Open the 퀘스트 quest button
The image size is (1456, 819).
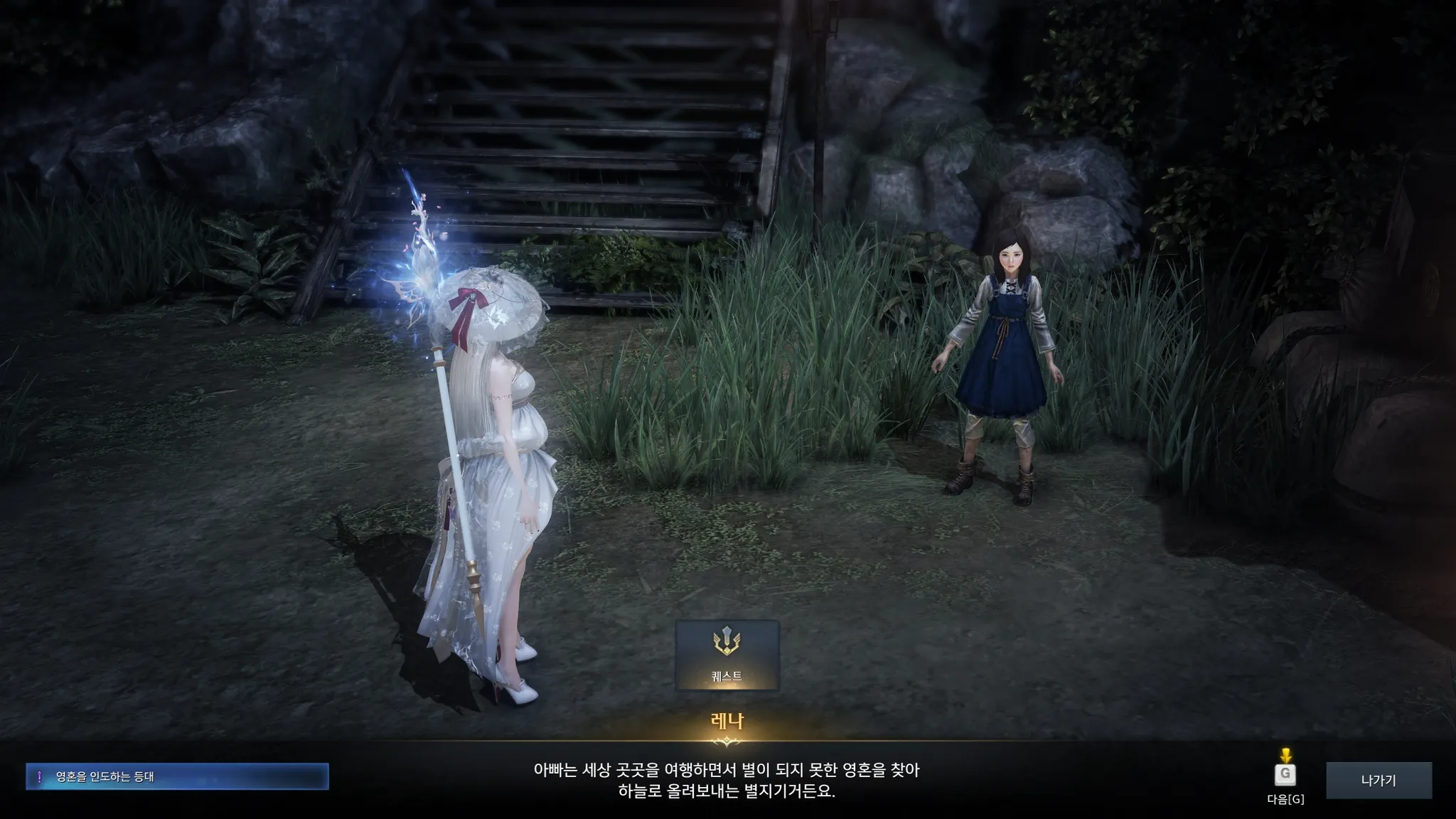point(727,655)
